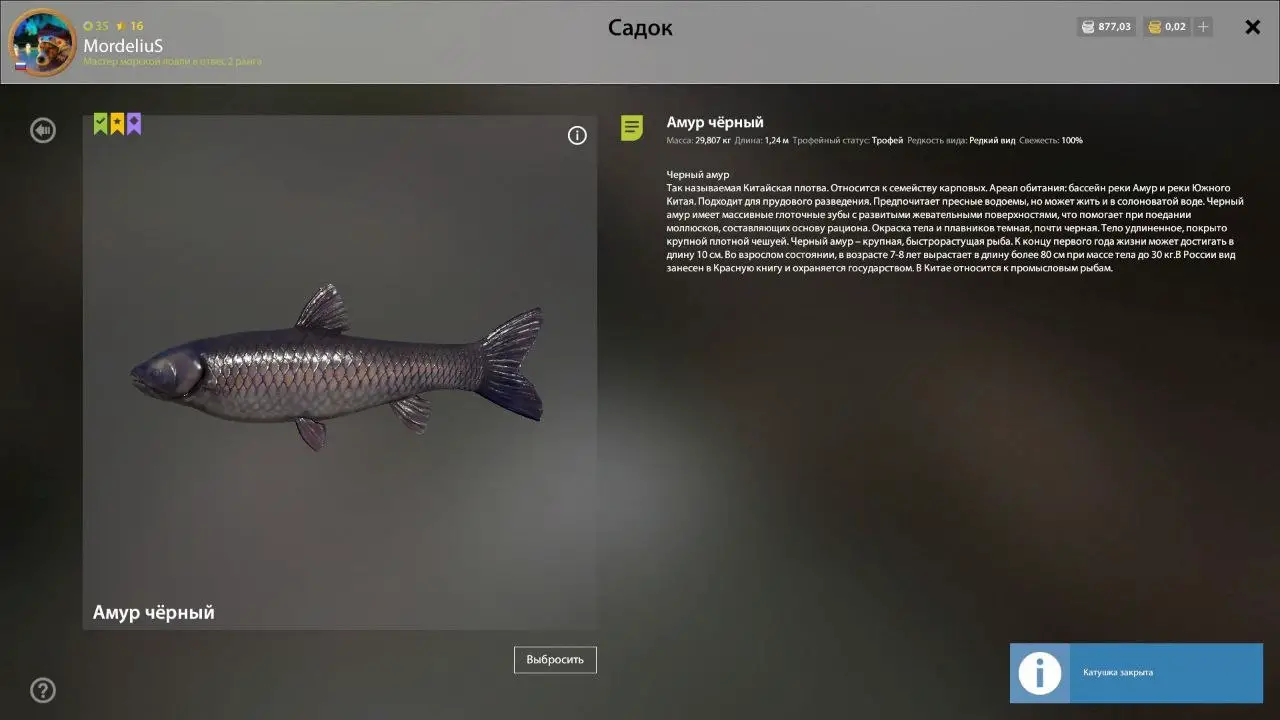Go back using the round arrow button

click(43, 130)
